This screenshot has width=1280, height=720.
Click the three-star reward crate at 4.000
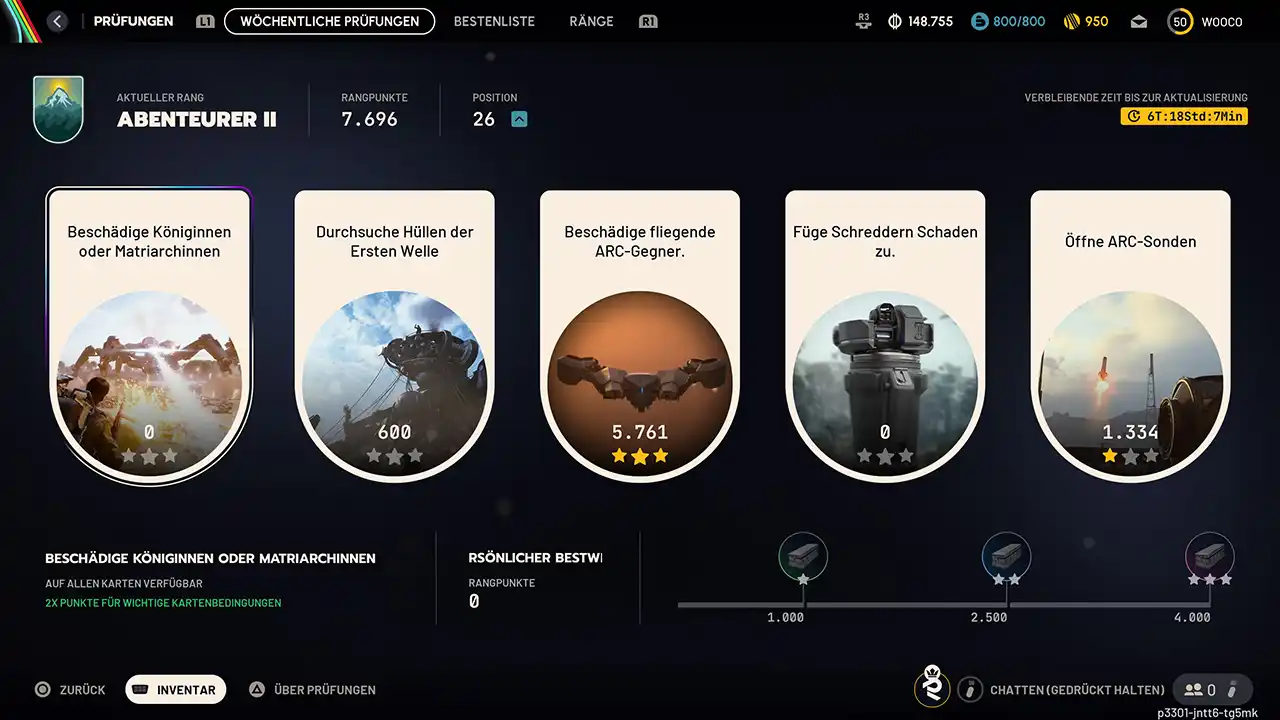1209,556
